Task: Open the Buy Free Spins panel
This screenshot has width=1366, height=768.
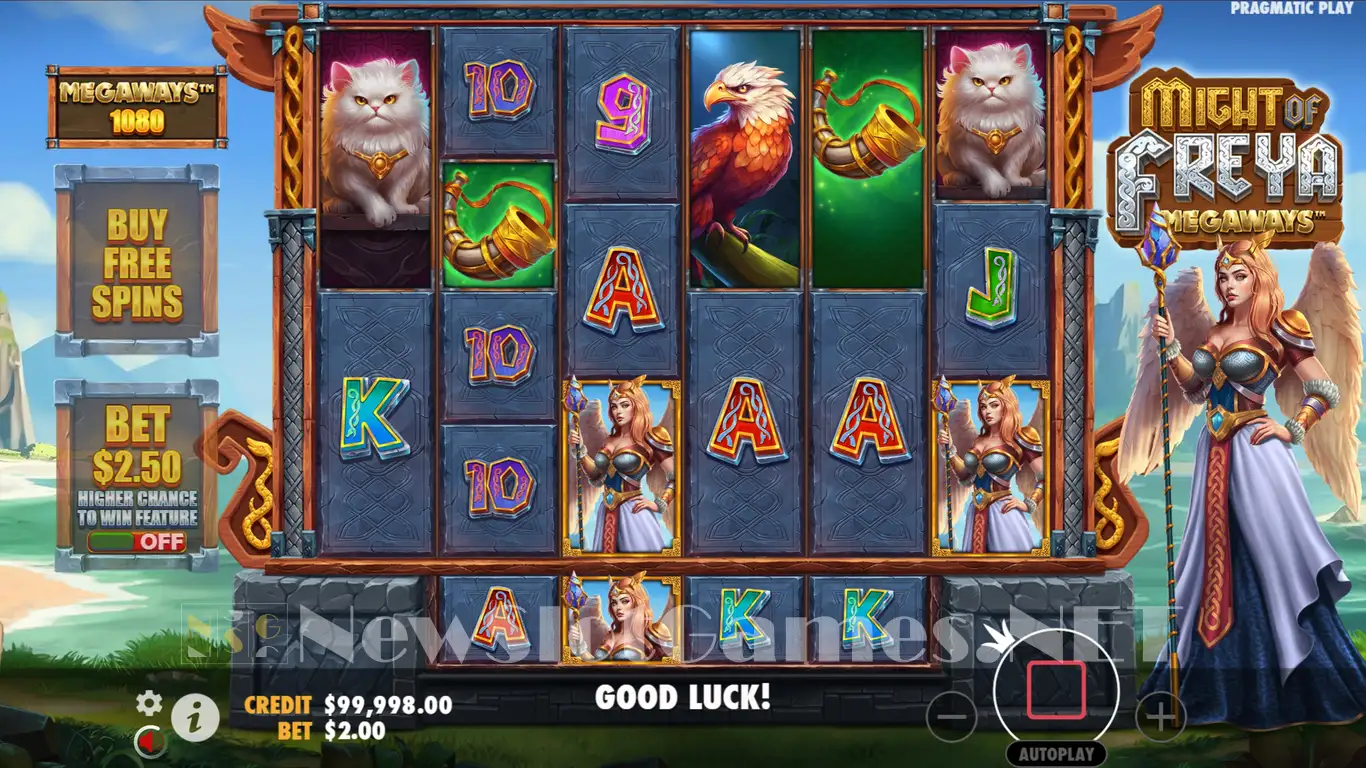Action: pyautogui.click(x=137, y=262)
